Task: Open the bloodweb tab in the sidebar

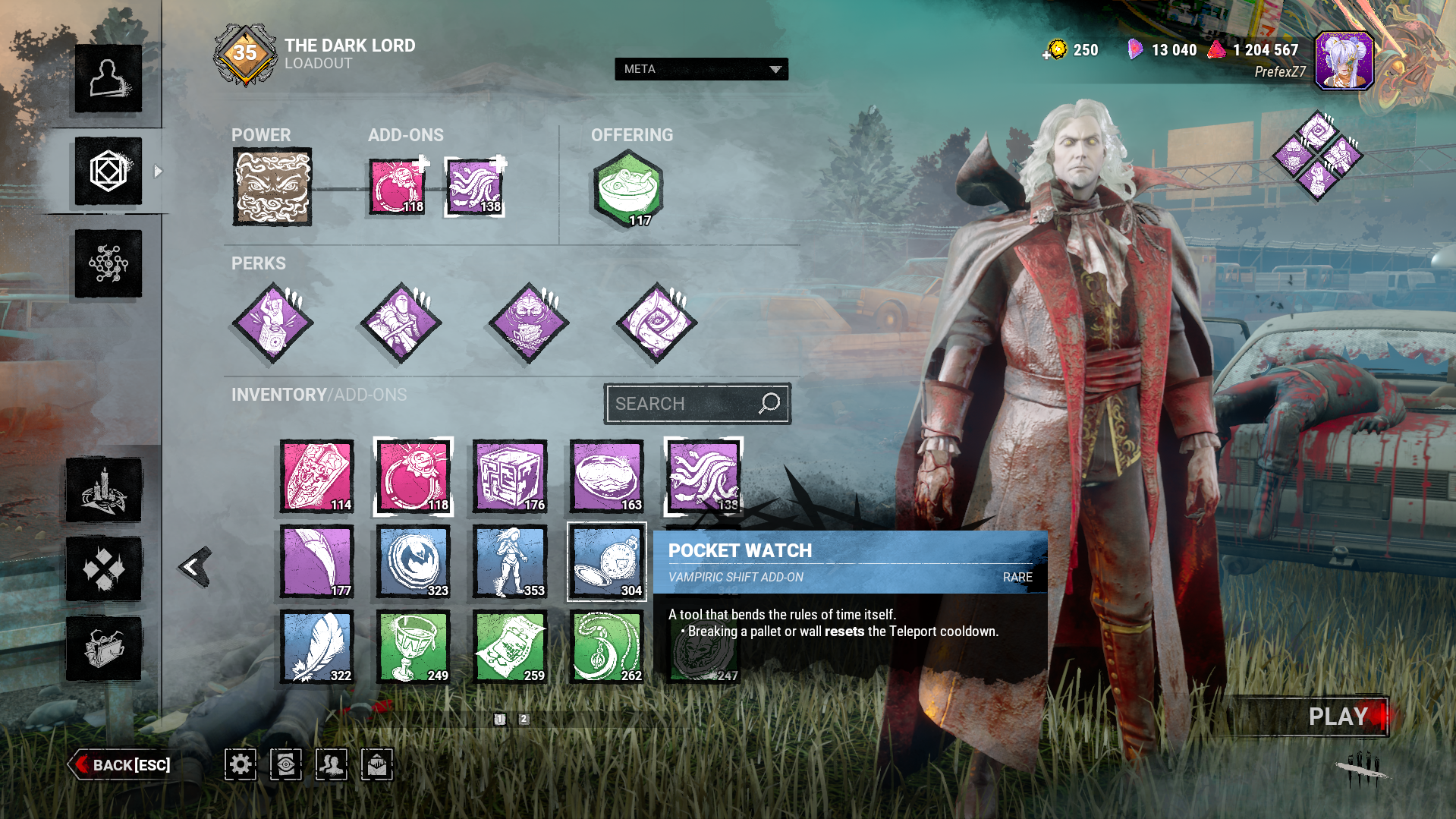Action: click(108, 263)
